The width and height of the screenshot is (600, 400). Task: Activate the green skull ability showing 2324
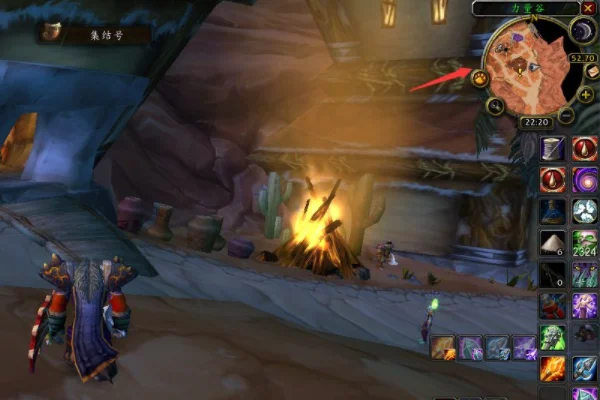coord(585,242)
